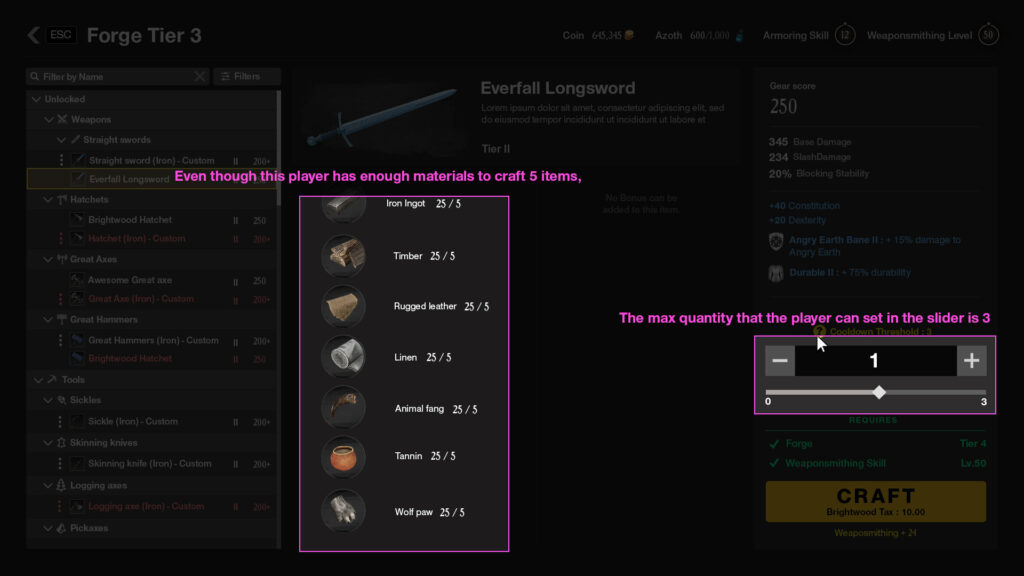Image resolution: width=1024 pixels, height=576 pixels.
Task: Collapse the Weapons category
Action: [x=49, y=120]
